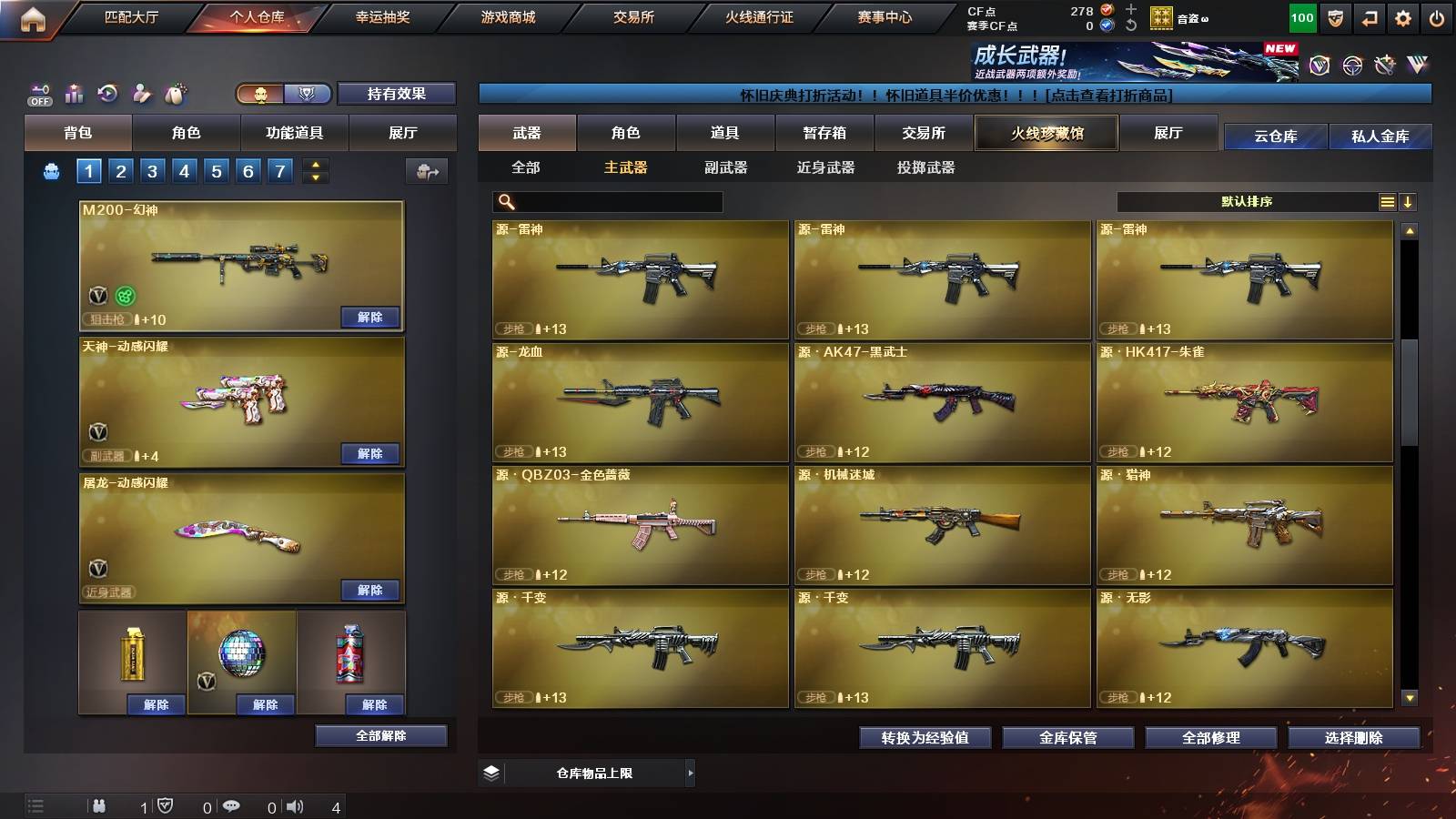Click the descending sort arrow beside 默认排序

point(1410,201)
